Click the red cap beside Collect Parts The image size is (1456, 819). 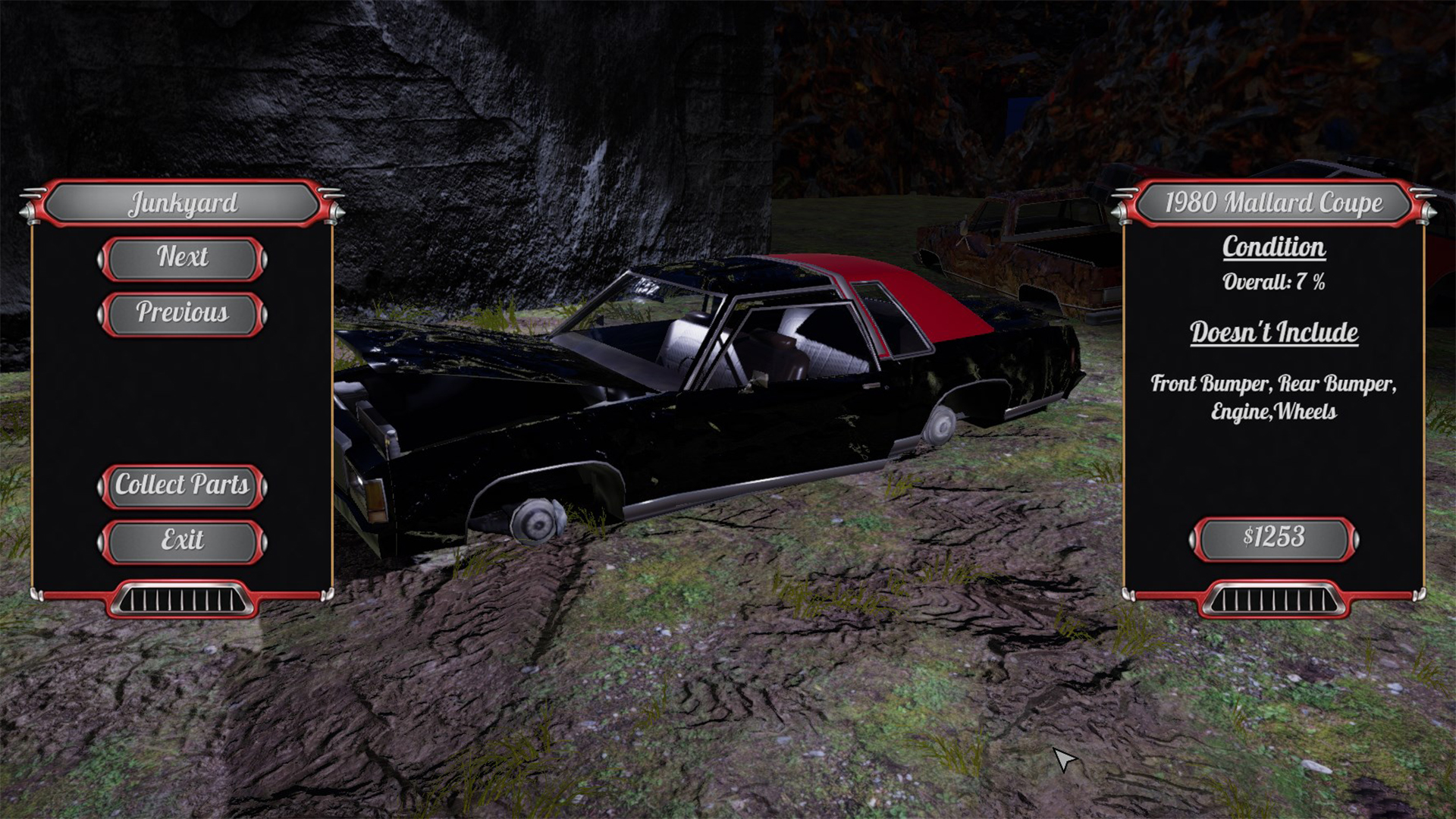tap(265, 486)
